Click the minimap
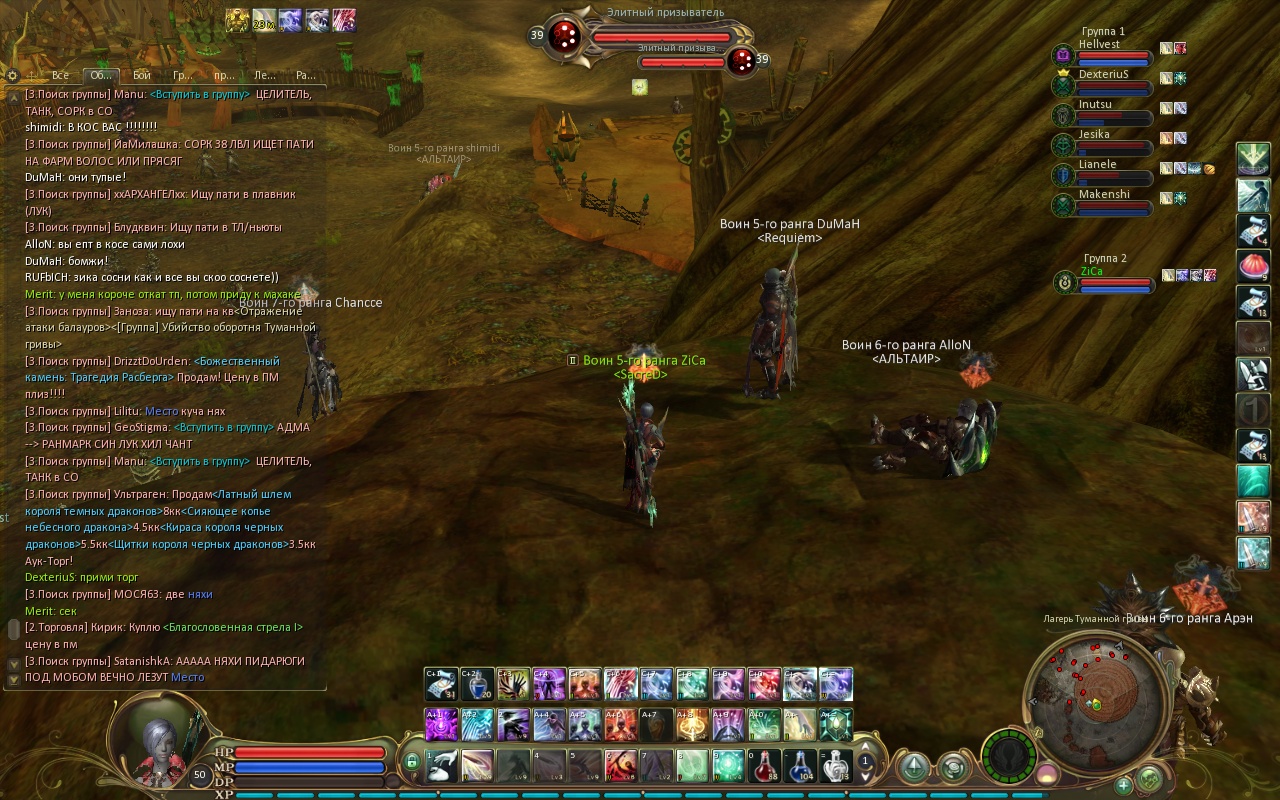This screenshot has height=800, width=1280. [x=1097, y=690]
